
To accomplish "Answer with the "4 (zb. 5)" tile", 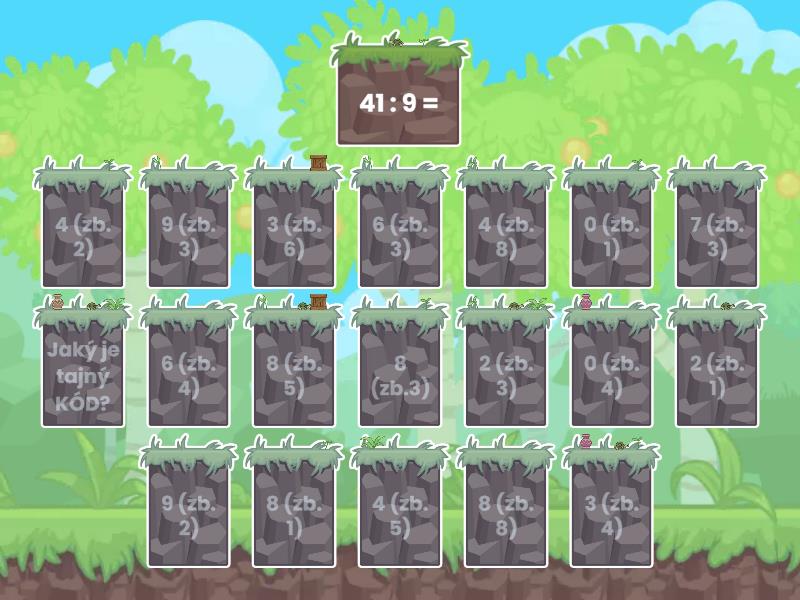I will pyautogui.click(x=400, y=516).
